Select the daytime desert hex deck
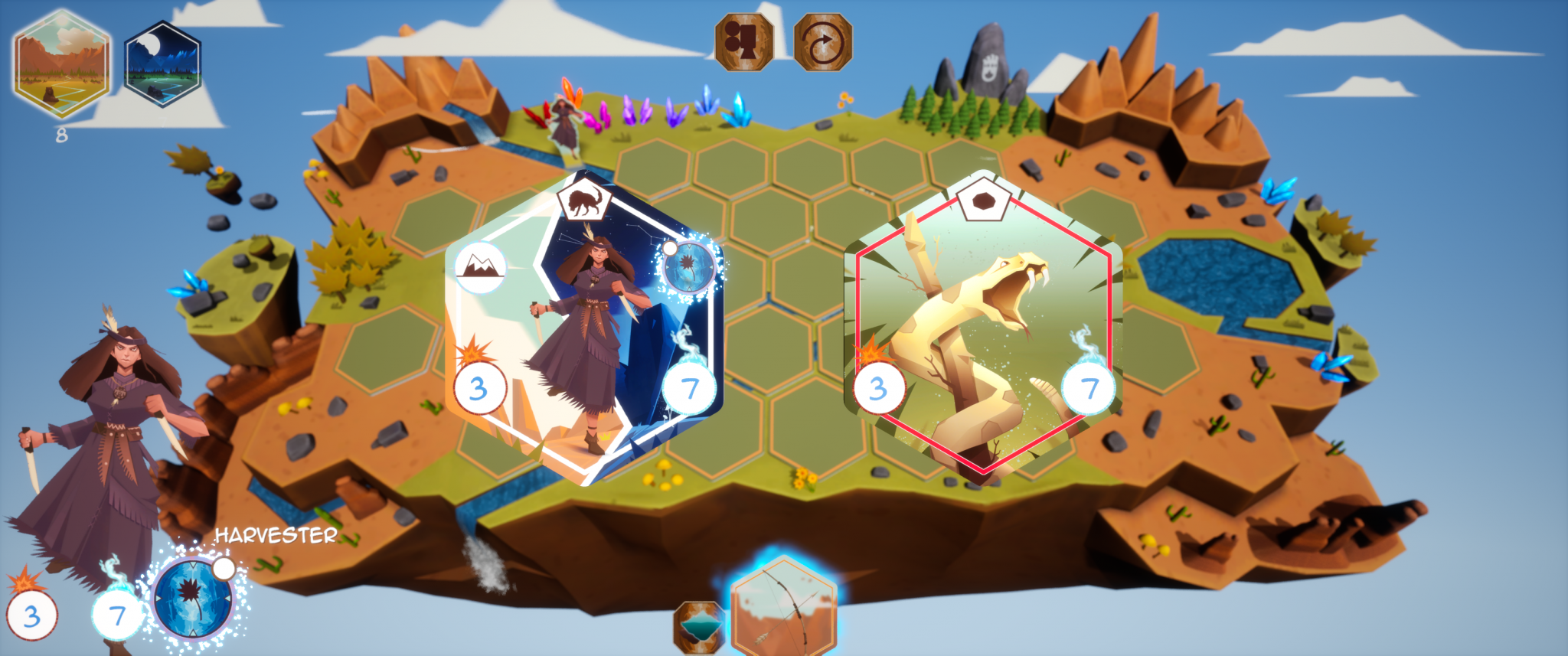The image size is (1568, 656). [61, 64]
